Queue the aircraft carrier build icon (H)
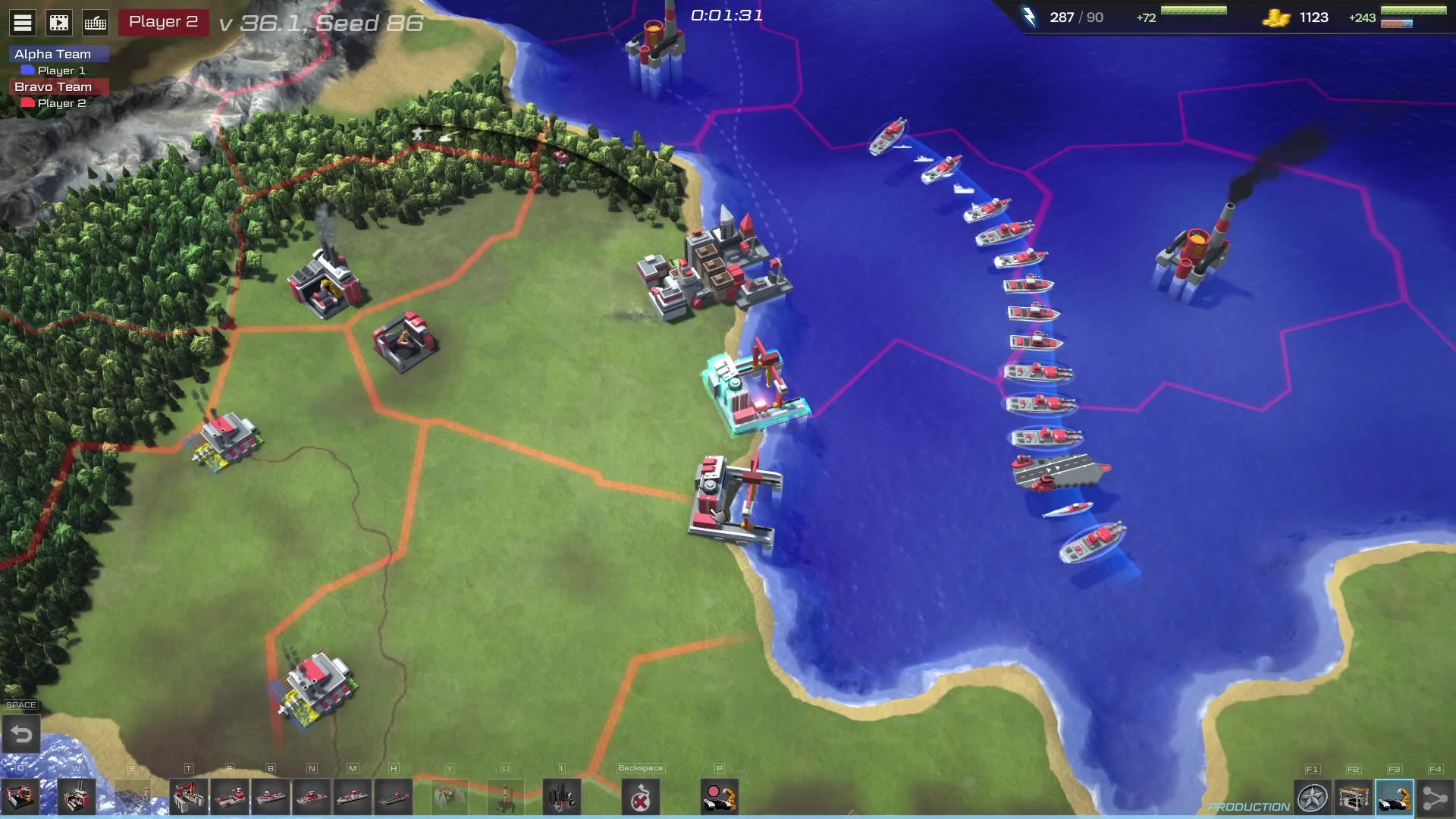The width and height of the screenshot is (1456, 819). 394,797
